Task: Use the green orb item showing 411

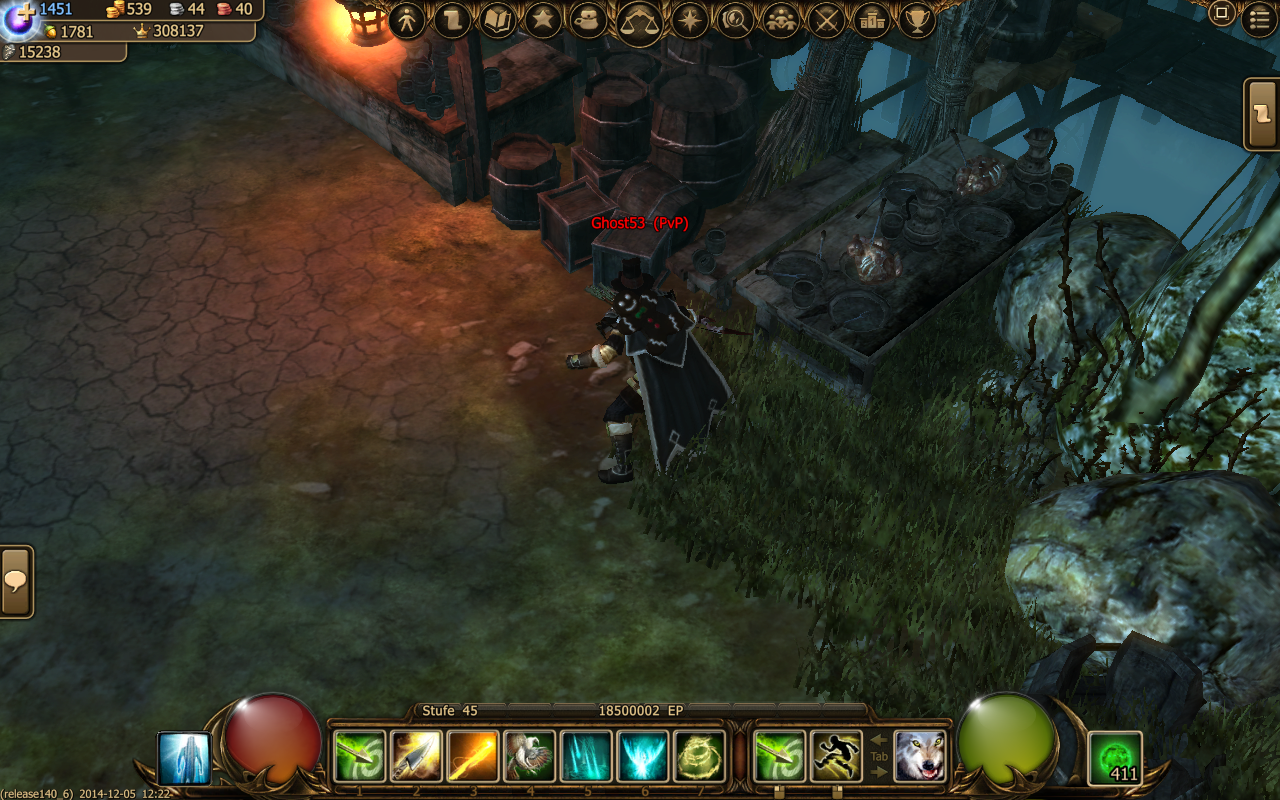Action: pyautogui.click(x=1115, y=759)
